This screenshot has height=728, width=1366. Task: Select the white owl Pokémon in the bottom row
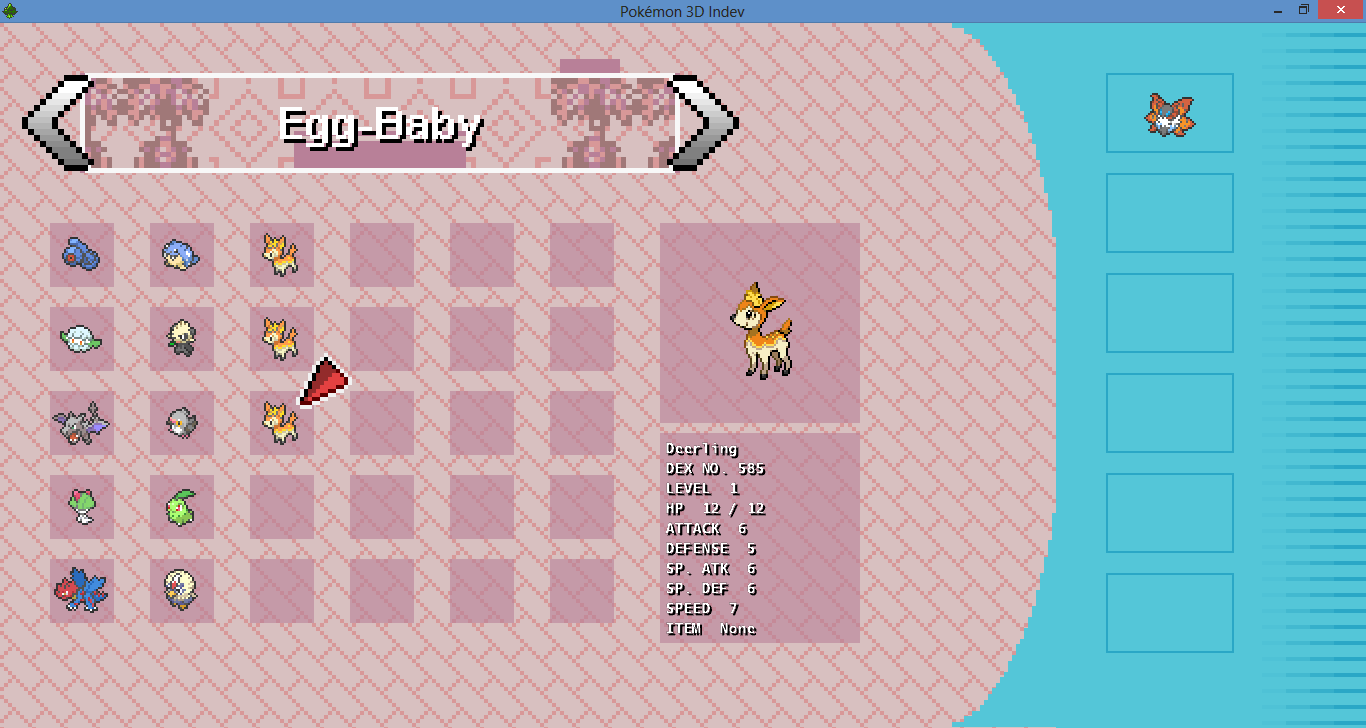[181, 590]
